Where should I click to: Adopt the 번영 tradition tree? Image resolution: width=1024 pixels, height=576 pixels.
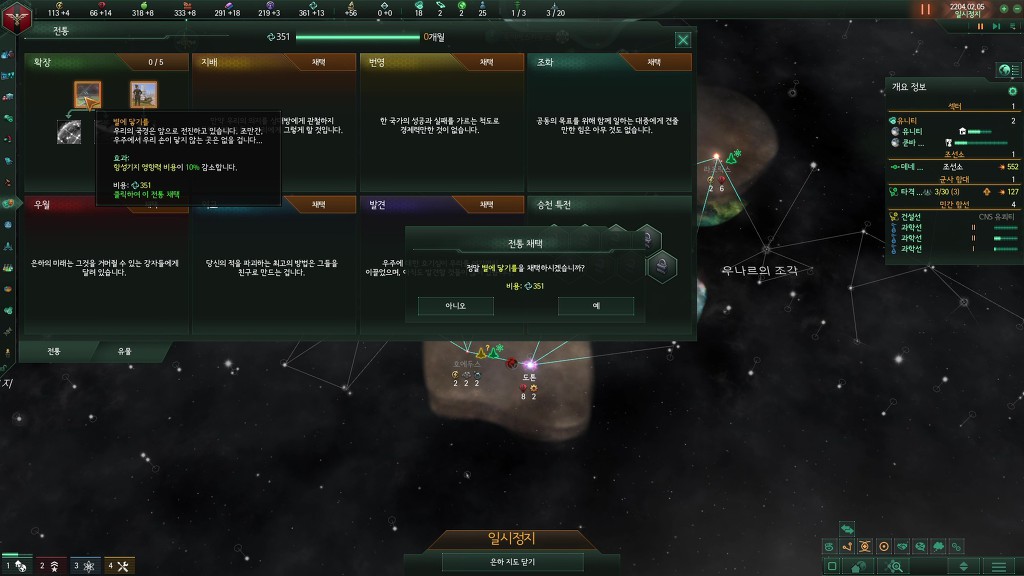coord(487,62)
